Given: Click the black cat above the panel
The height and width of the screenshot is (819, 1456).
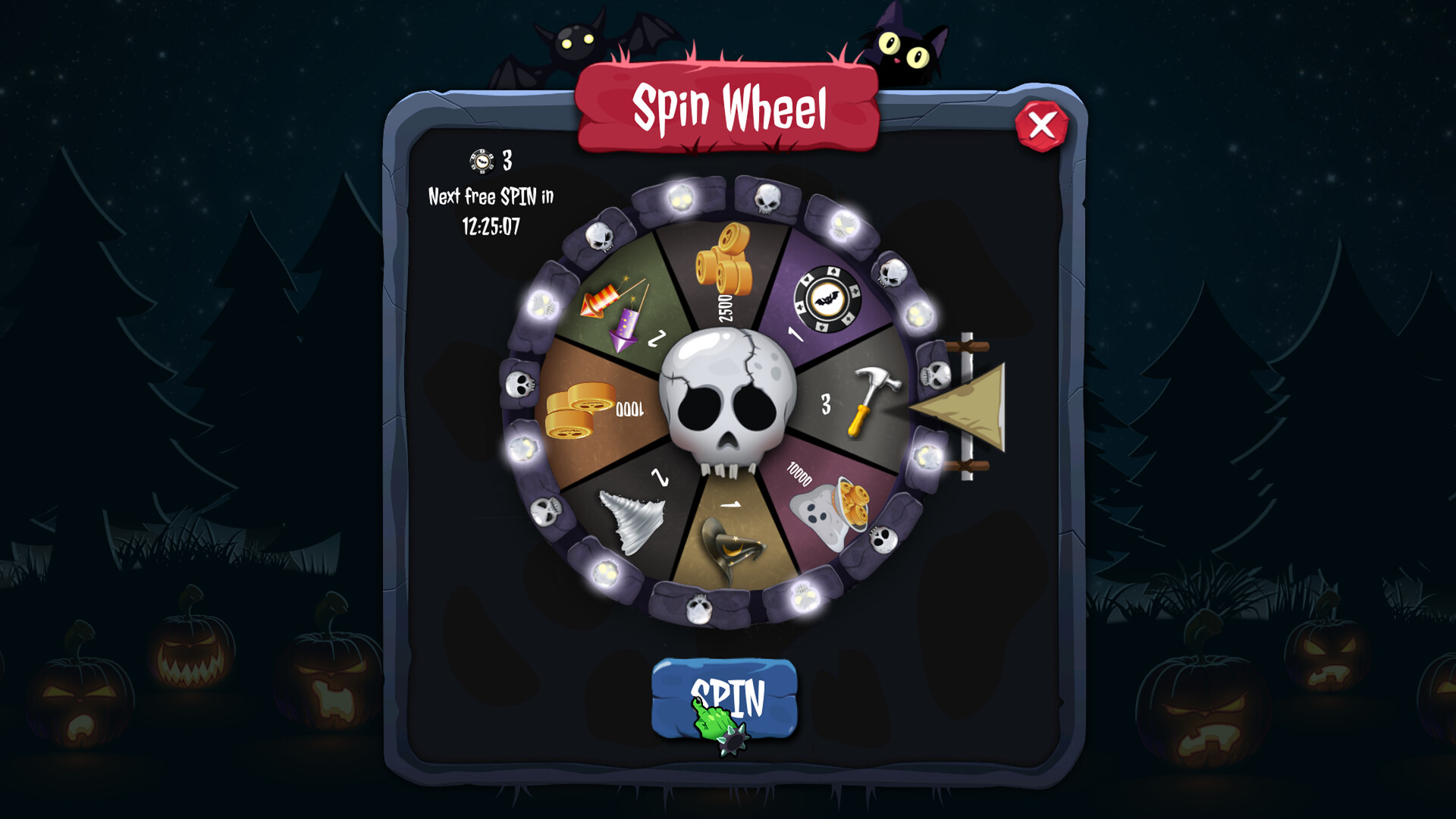Looking at the screenshot, I should pos(906,45).
